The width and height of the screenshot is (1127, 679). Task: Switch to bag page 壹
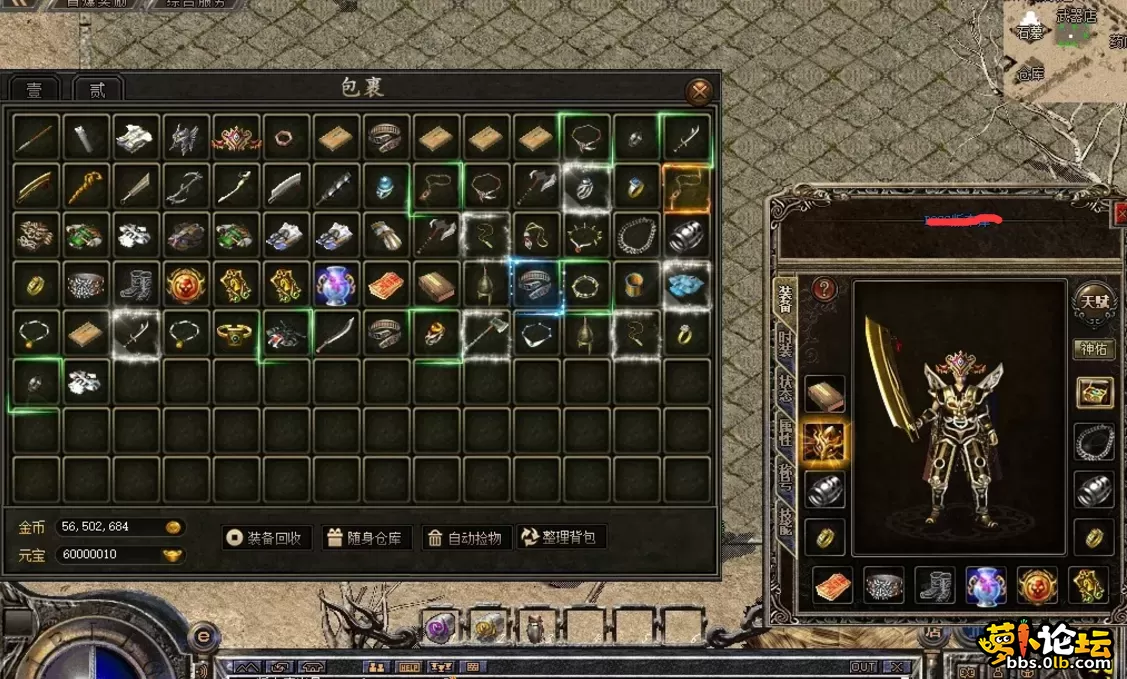click(35, 90)
